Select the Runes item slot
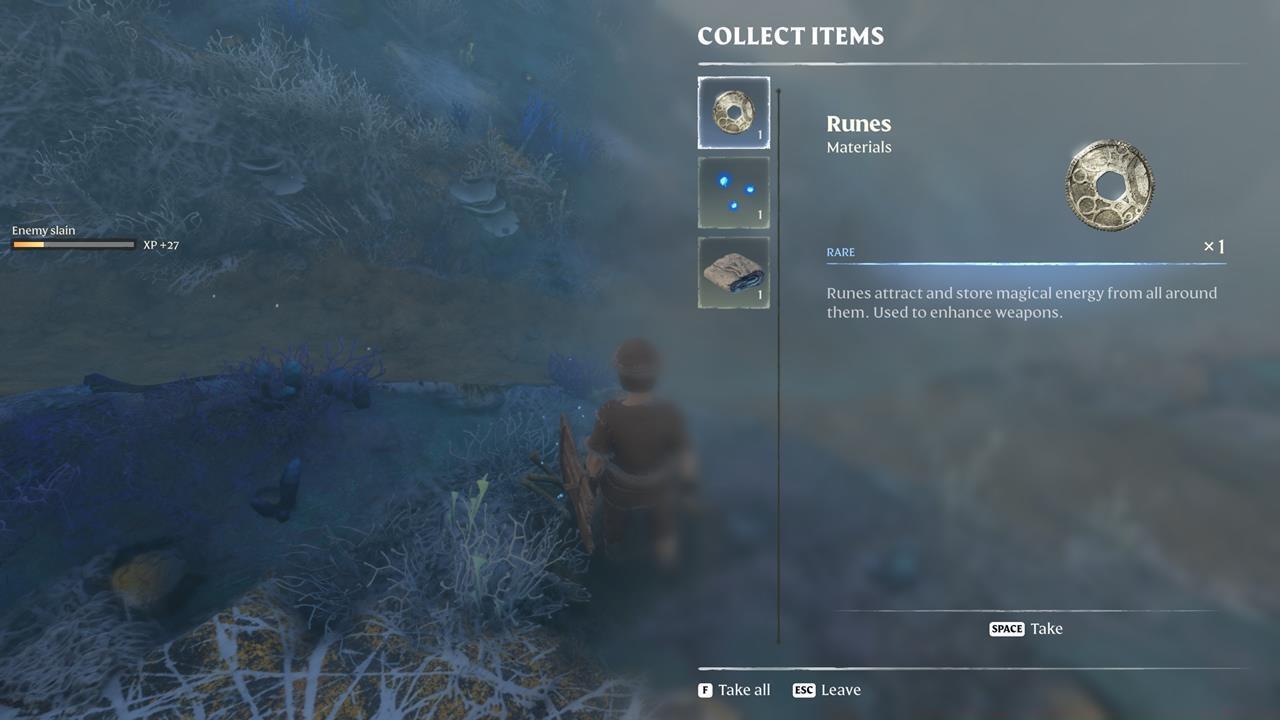The image size is (1280, 720). pyautogui.click(x=733, y=113)
